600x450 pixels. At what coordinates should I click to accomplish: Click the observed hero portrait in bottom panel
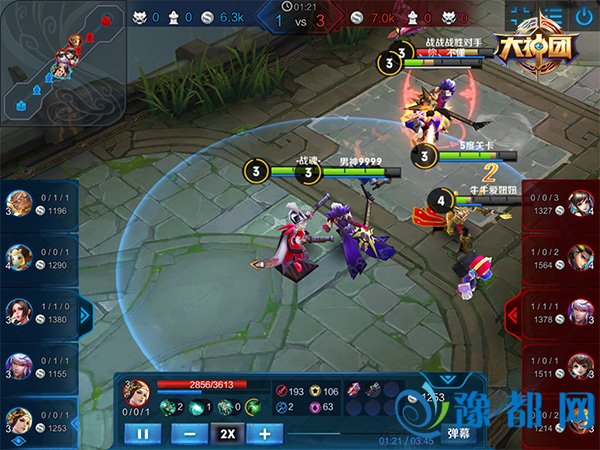point(137,391)
